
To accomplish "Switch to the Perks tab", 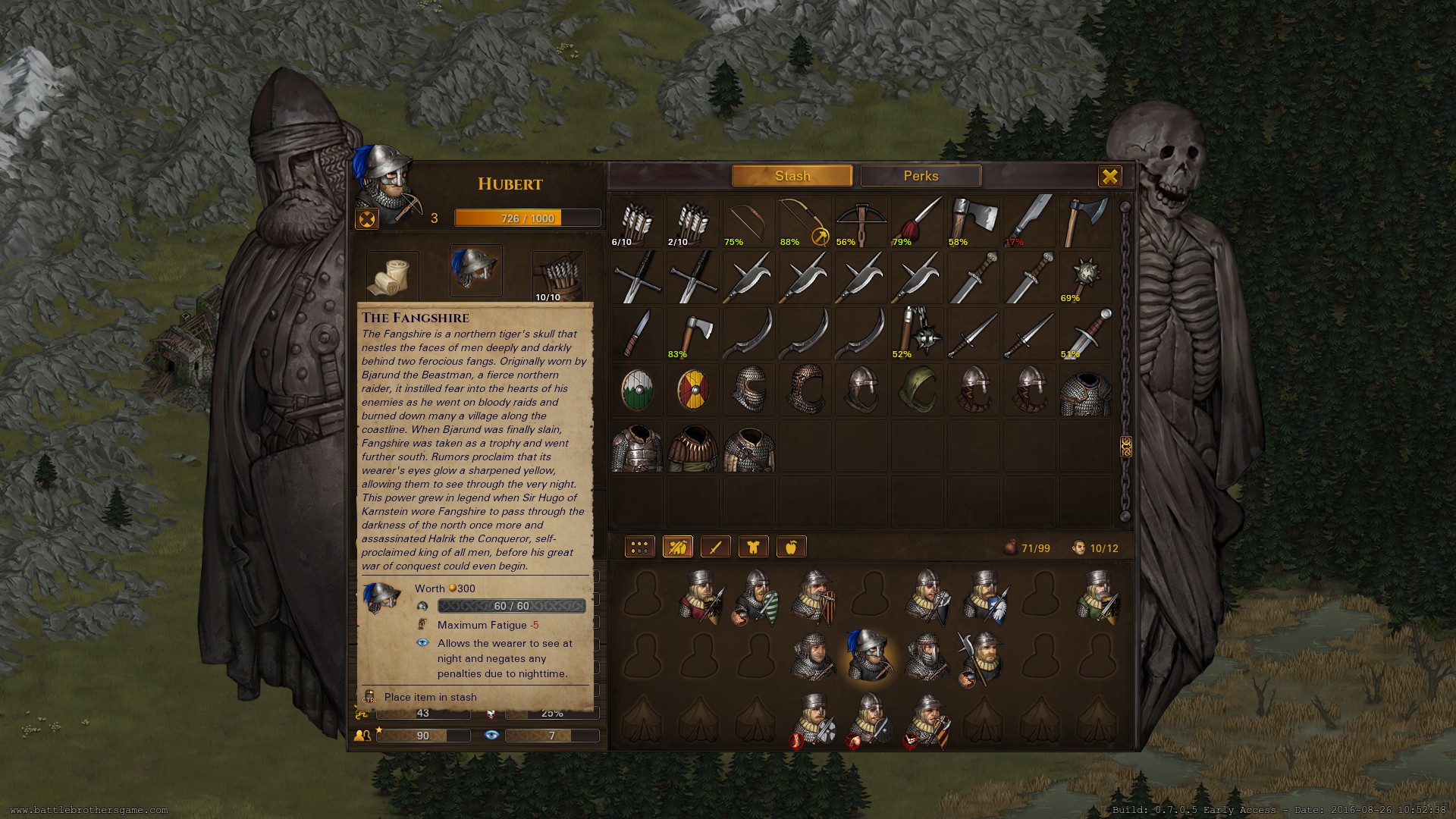I will pyautogui.click(x=921, y=176).
